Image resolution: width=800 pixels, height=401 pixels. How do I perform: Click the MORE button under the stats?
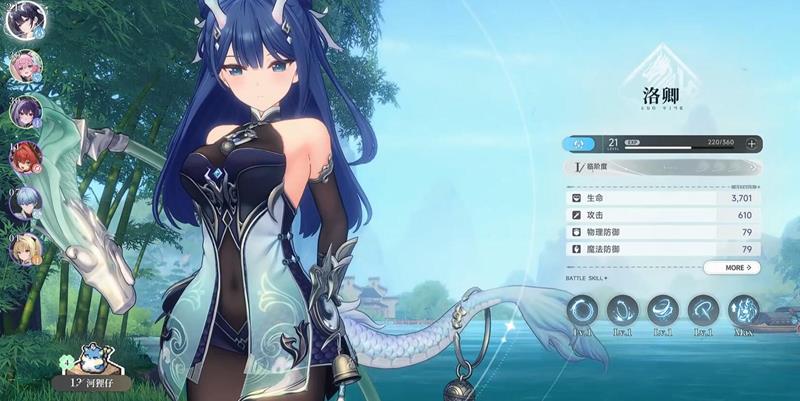pos(731,268)
